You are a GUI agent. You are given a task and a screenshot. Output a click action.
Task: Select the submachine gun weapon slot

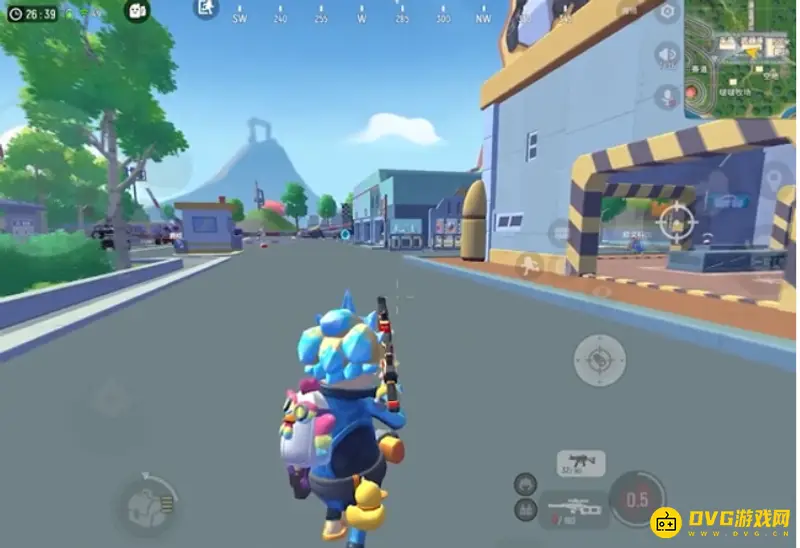581,463
